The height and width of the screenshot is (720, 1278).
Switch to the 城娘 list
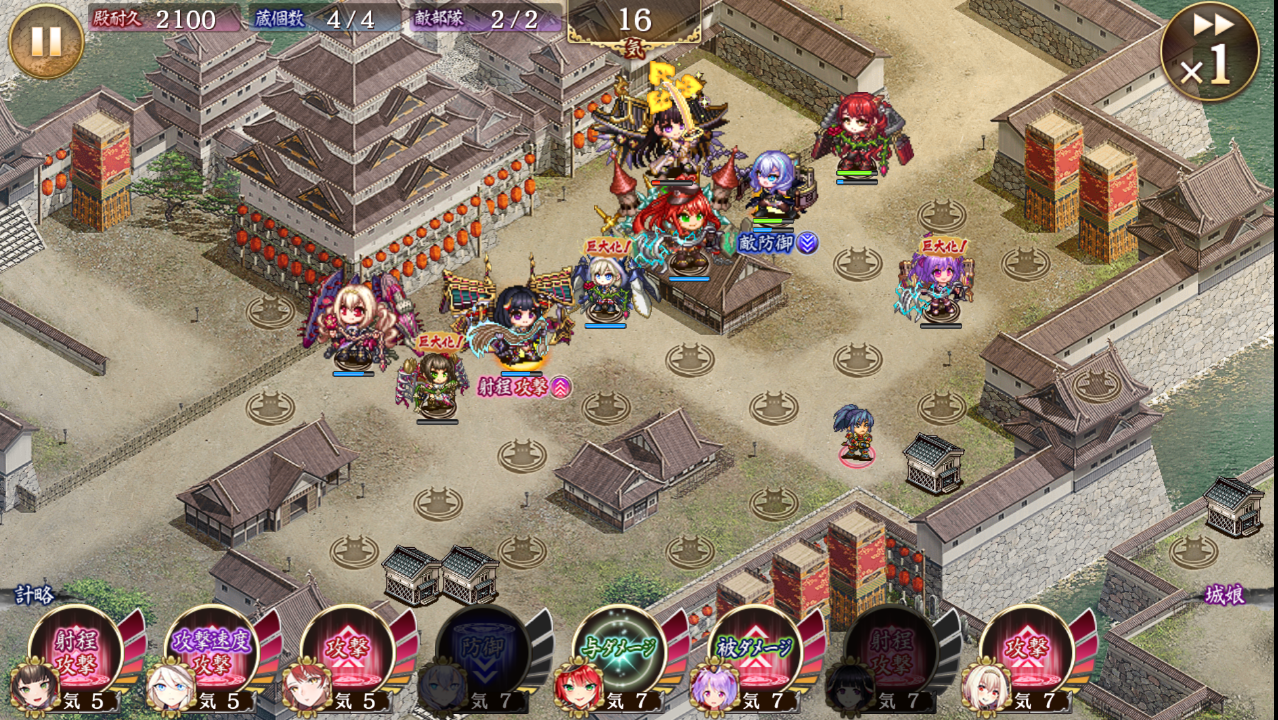pos(1223,595)
